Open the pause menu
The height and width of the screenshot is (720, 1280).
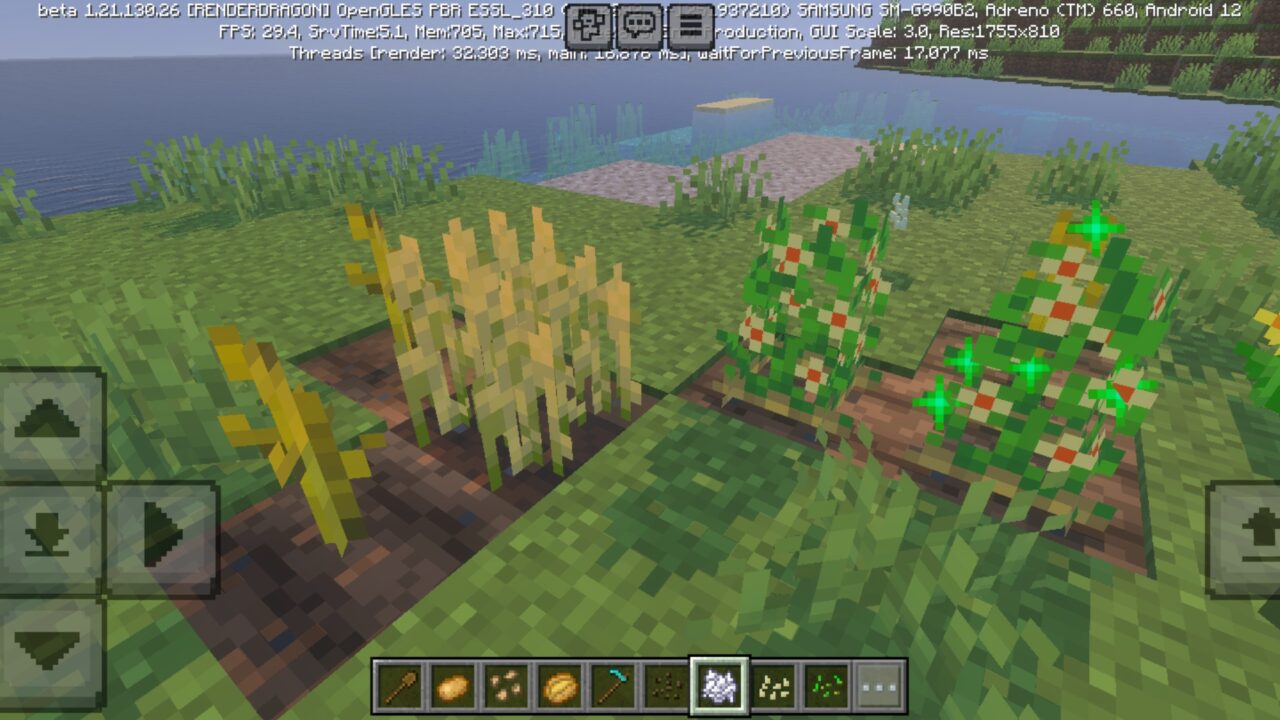click(x=690, y=21)
